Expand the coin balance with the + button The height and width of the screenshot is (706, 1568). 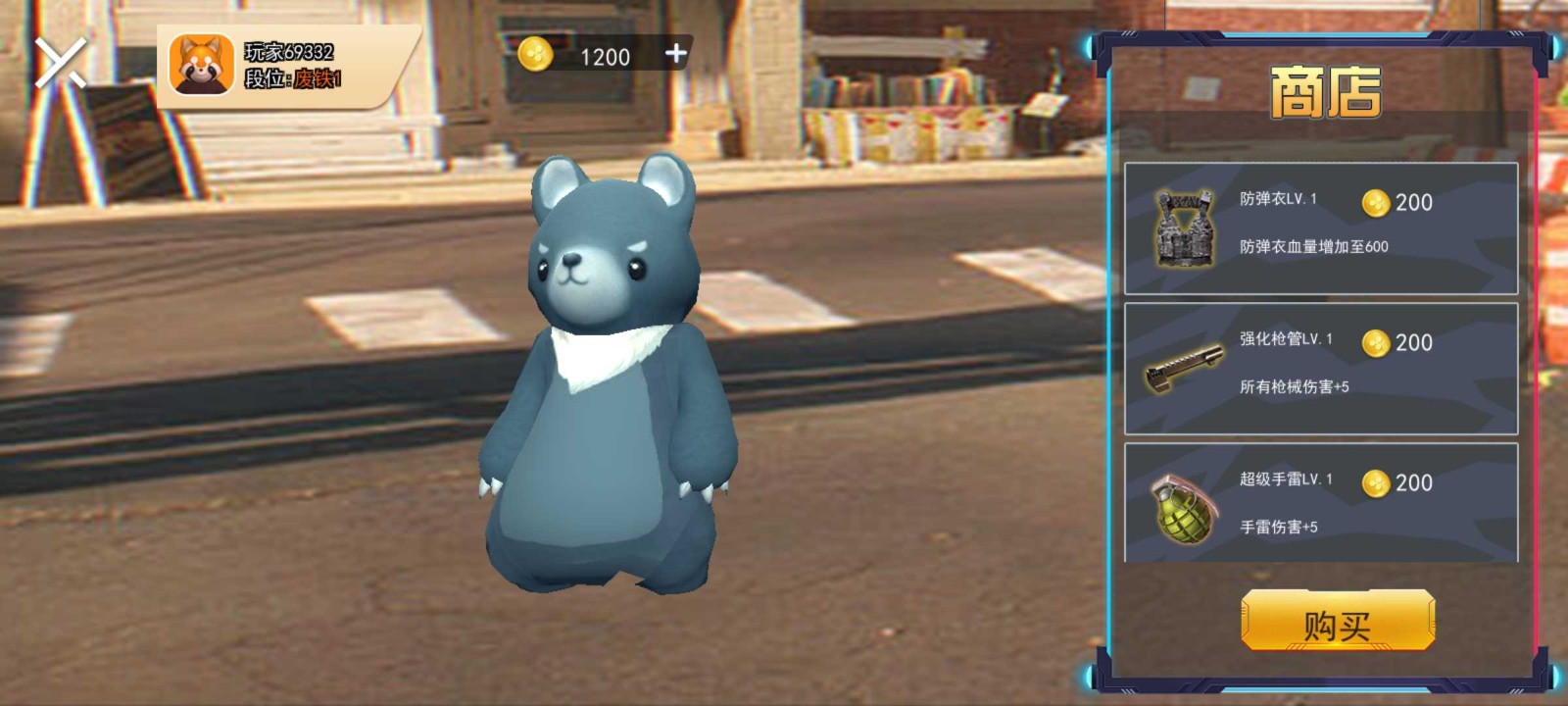pyautogui.click(x=674, y=56)
